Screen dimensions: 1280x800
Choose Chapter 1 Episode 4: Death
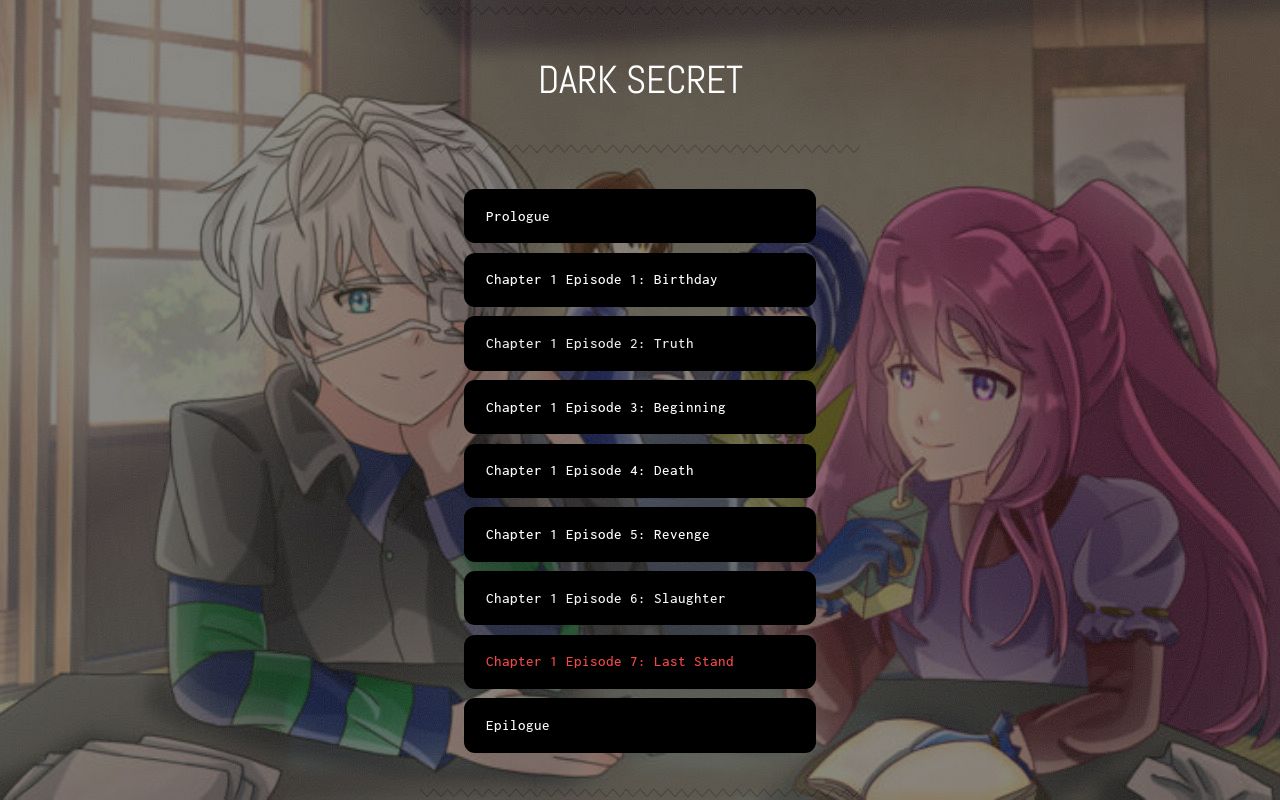640,470
